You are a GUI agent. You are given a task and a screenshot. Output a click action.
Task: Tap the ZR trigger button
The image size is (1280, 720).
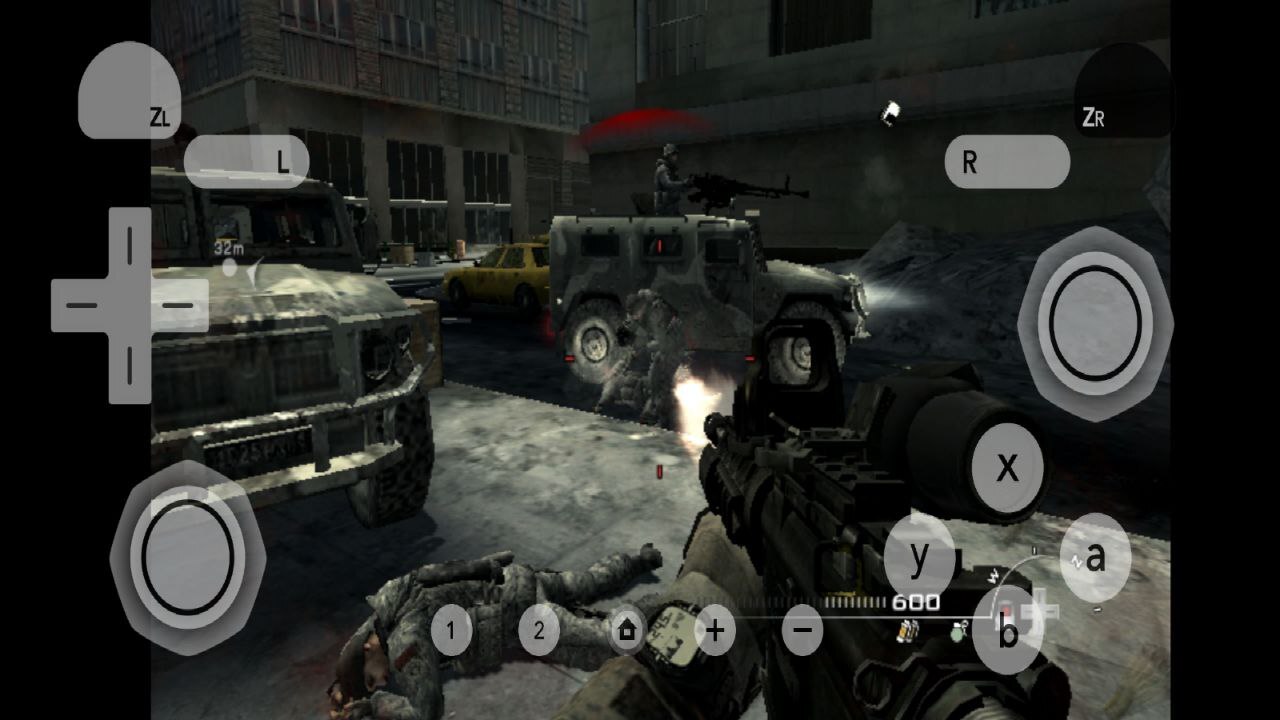point(1122,92)
